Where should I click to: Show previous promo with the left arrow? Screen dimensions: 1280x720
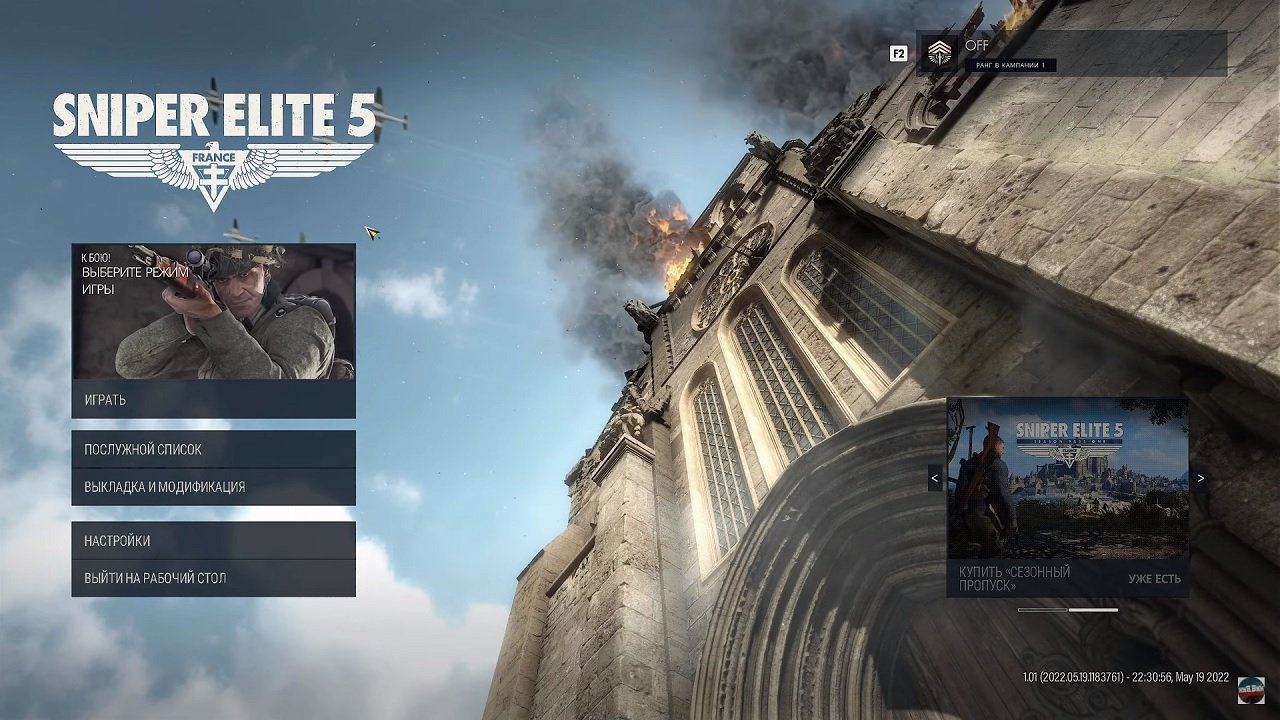[935, 478]
